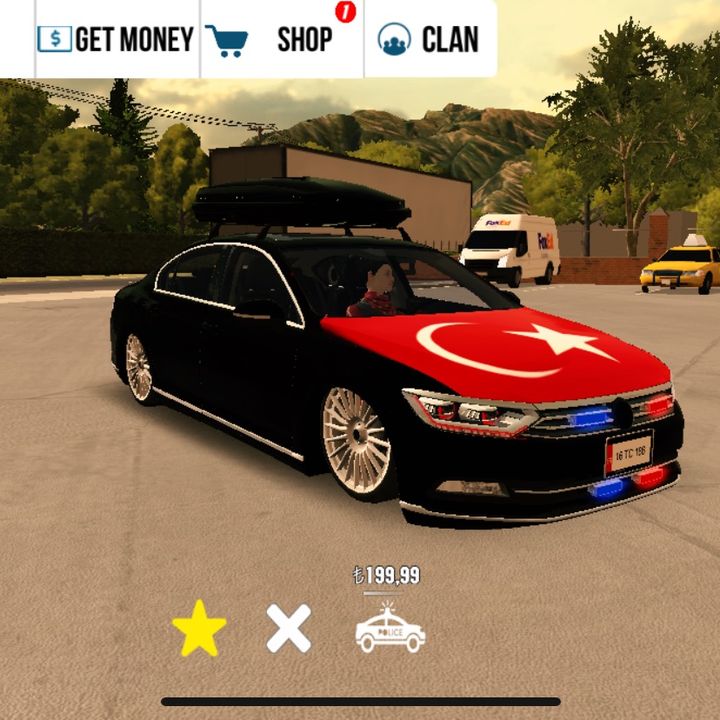
Task: Tap the yellow star favorite icon
Action: click(x=199, y=629)
